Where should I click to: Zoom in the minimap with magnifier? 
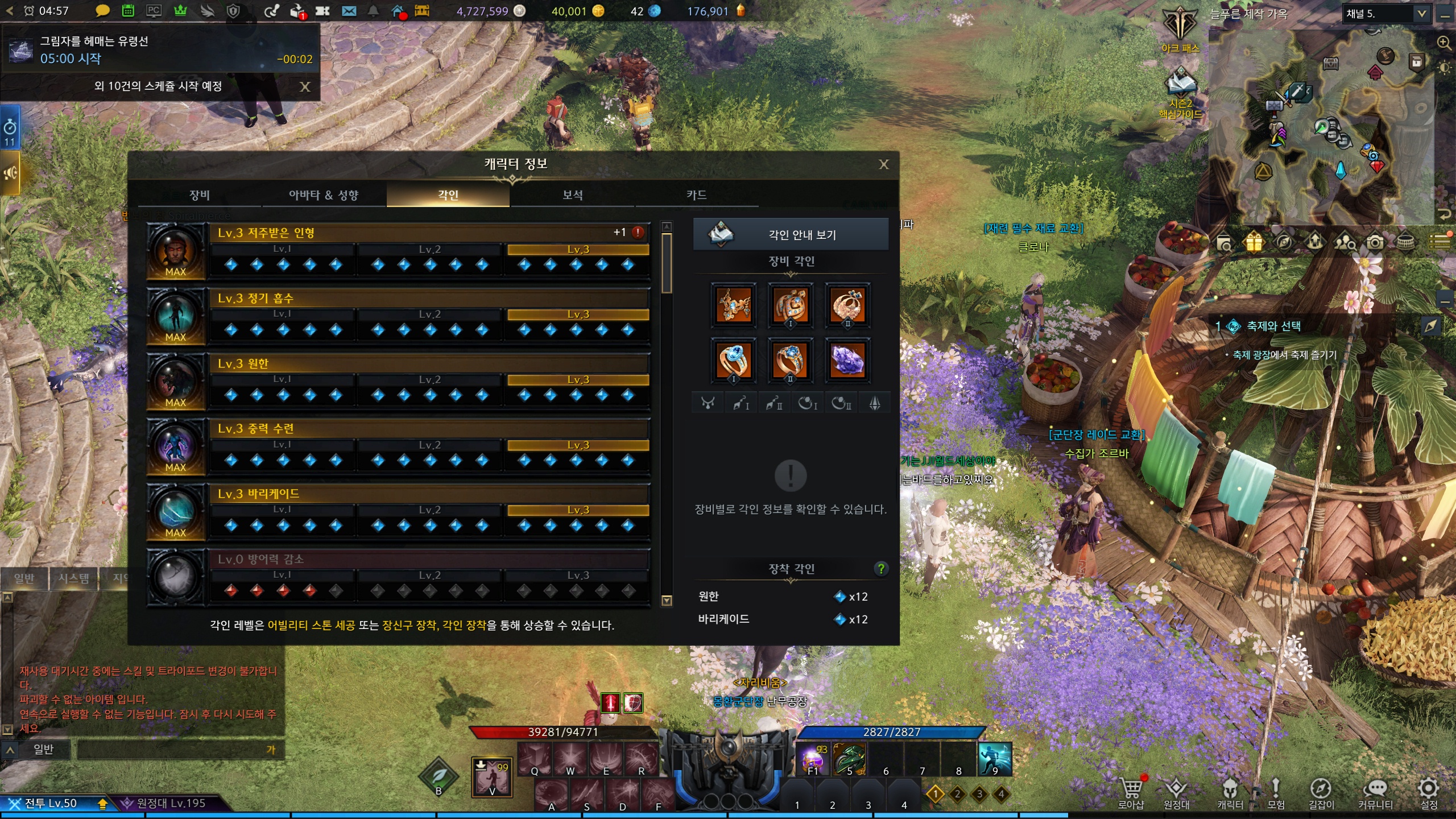click(1443, 43)
